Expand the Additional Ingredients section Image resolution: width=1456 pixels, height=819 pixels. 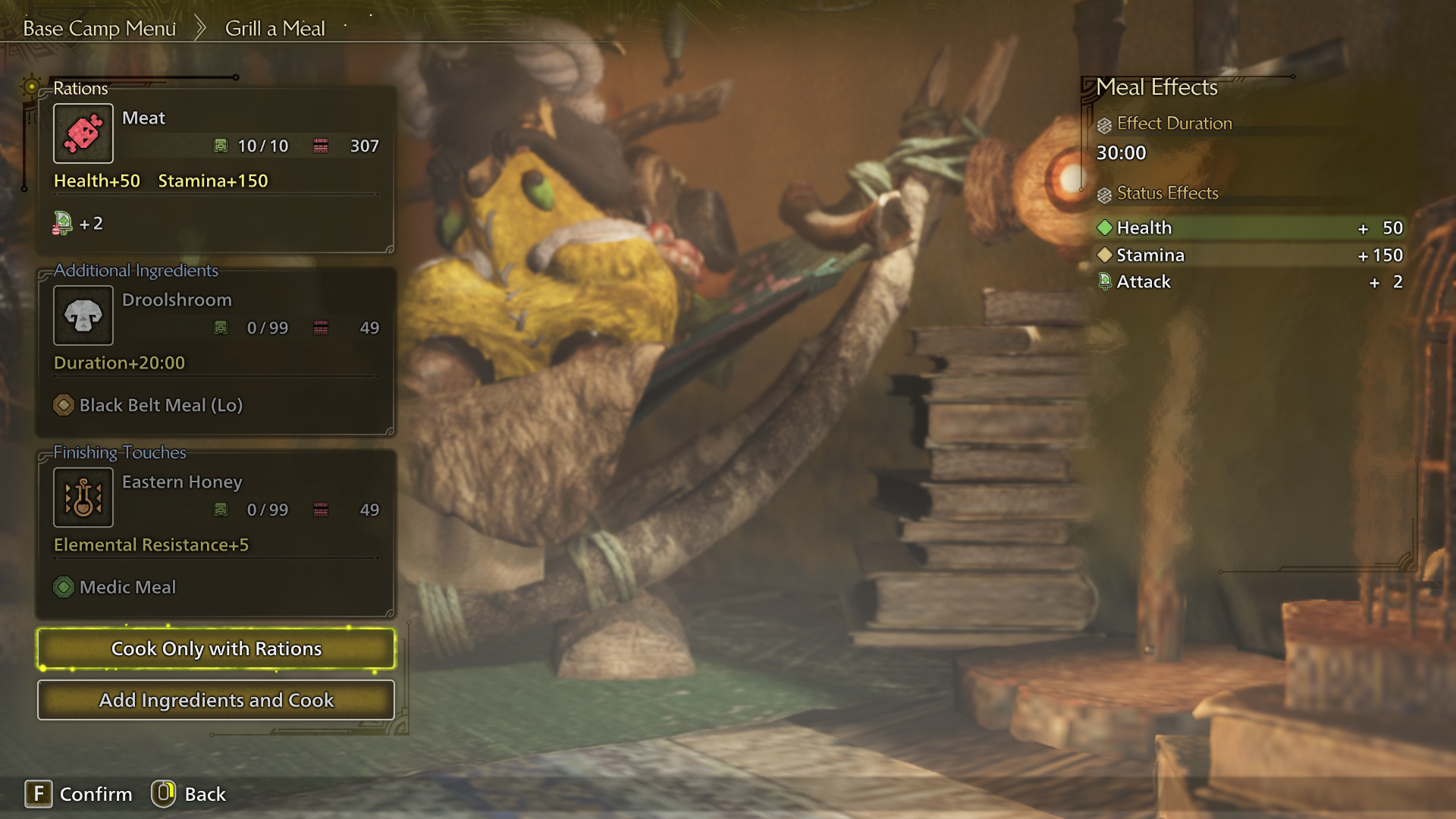135,270
